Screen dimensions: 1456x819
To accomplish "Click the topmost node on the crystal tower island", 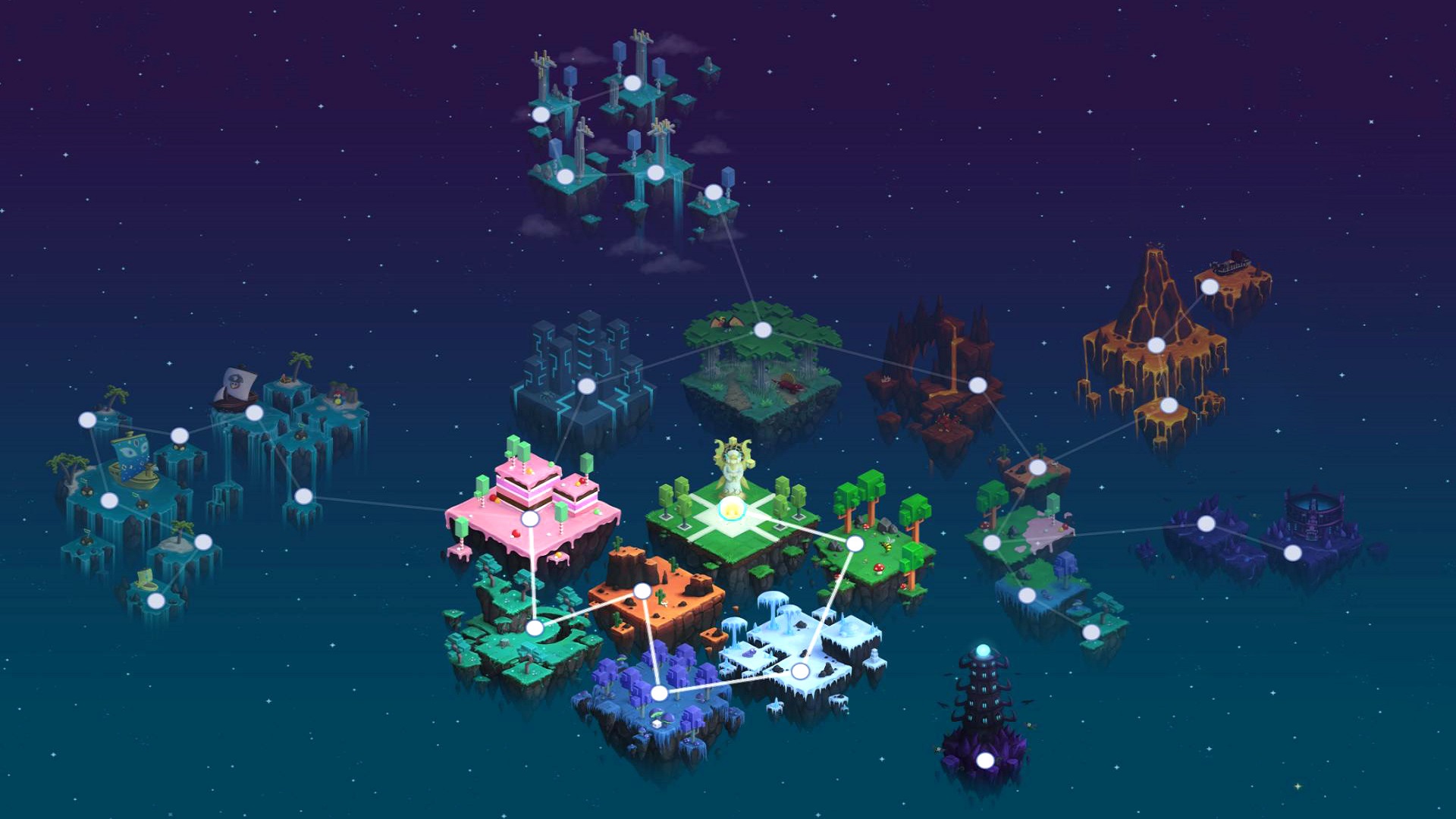I will tap(632, 83).
